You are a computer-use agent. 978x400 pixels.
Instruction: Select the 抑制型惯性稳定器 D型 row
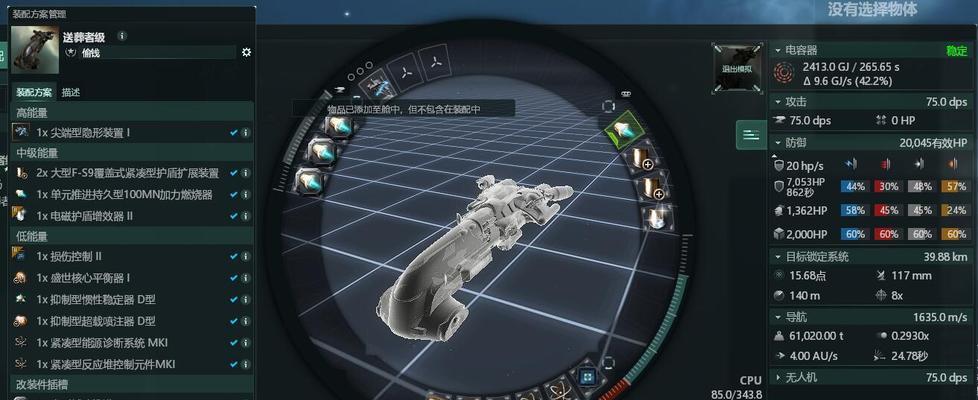[96, 300]
